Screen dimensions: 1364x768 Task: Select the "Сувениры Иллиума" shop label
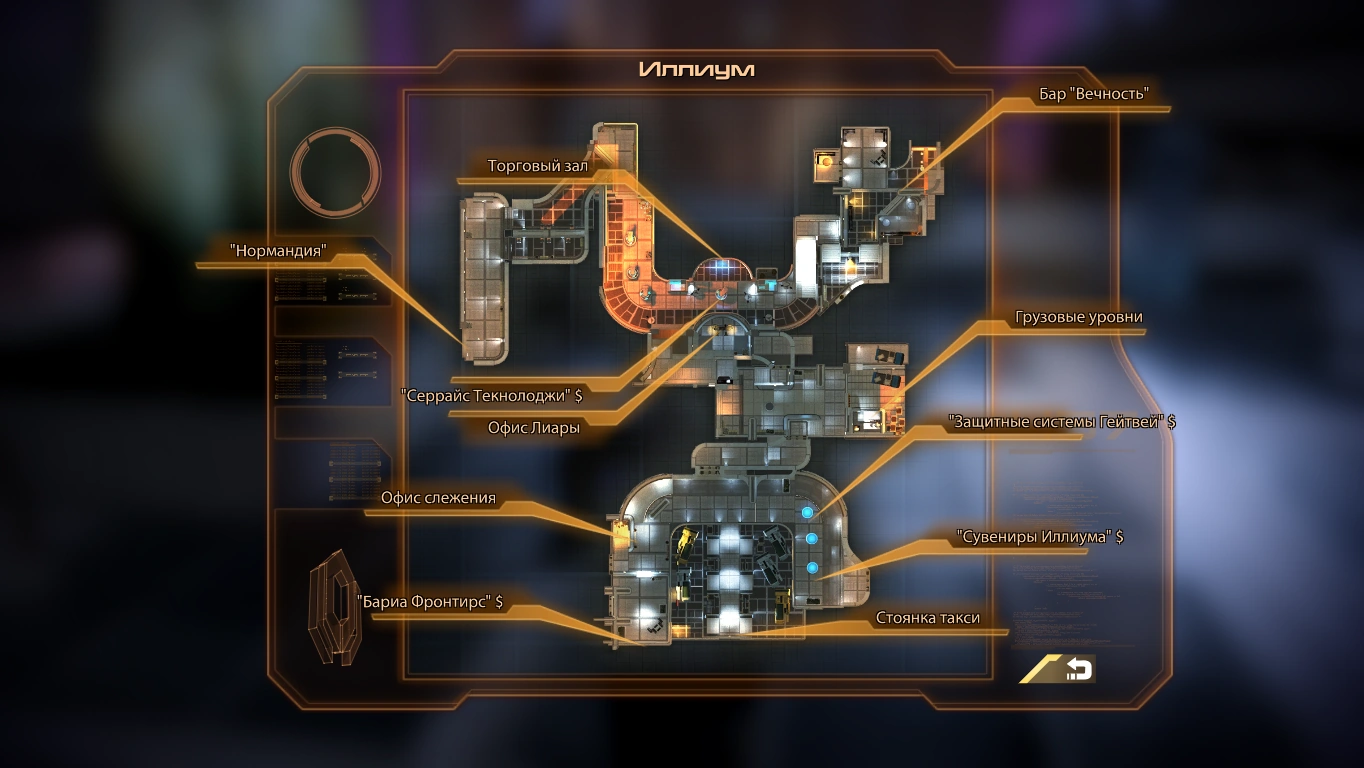tap(1039, 538)
